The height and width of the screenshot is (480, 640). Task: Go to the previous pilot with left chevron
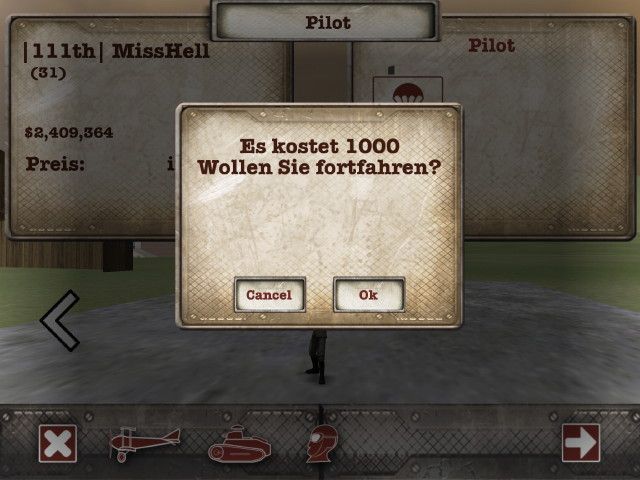60,320
